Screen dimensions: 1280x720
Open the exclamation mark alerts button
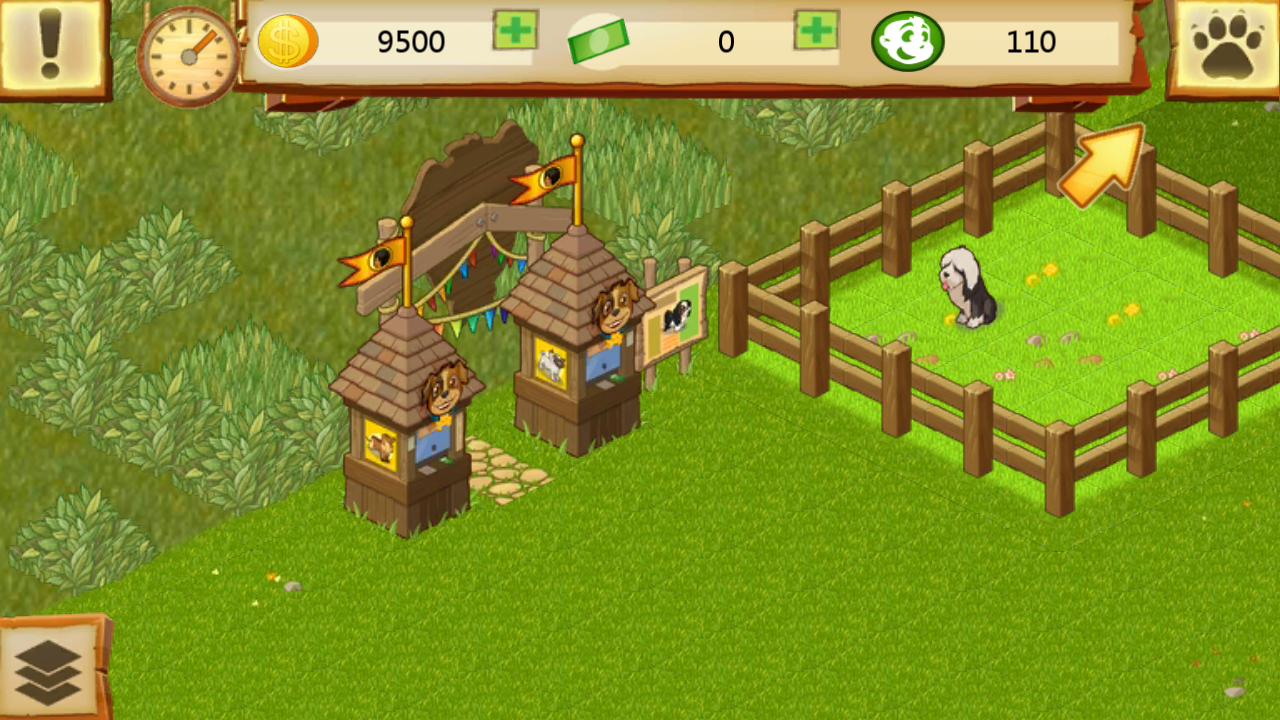click(48, 45)
